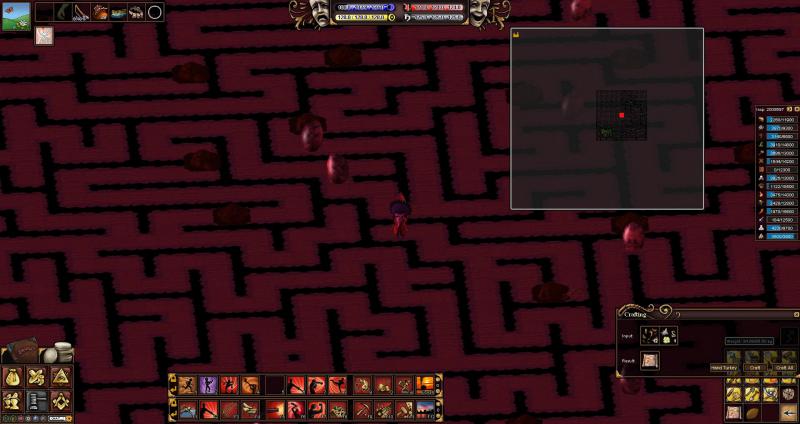Select the crafting Input ingredients slot
Screen dimensions: 800x424
[x=660, y=336]
